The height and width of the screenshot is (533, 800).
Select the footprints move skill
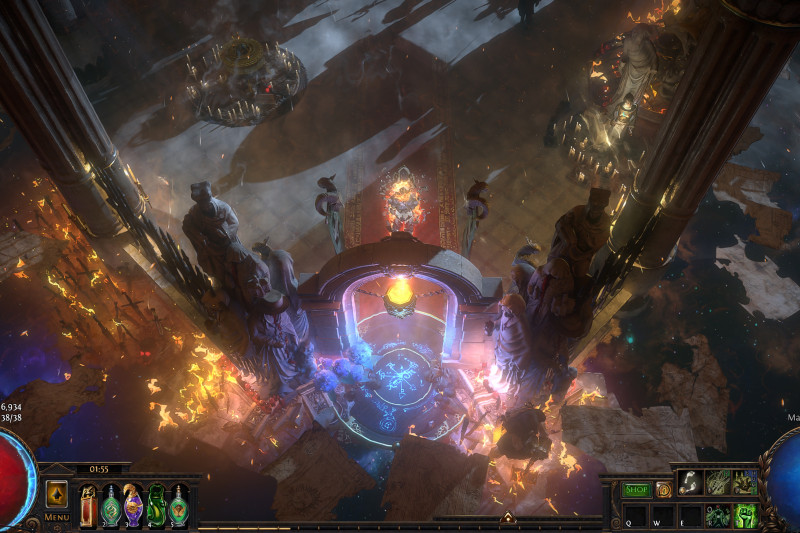tap(691, 482)
